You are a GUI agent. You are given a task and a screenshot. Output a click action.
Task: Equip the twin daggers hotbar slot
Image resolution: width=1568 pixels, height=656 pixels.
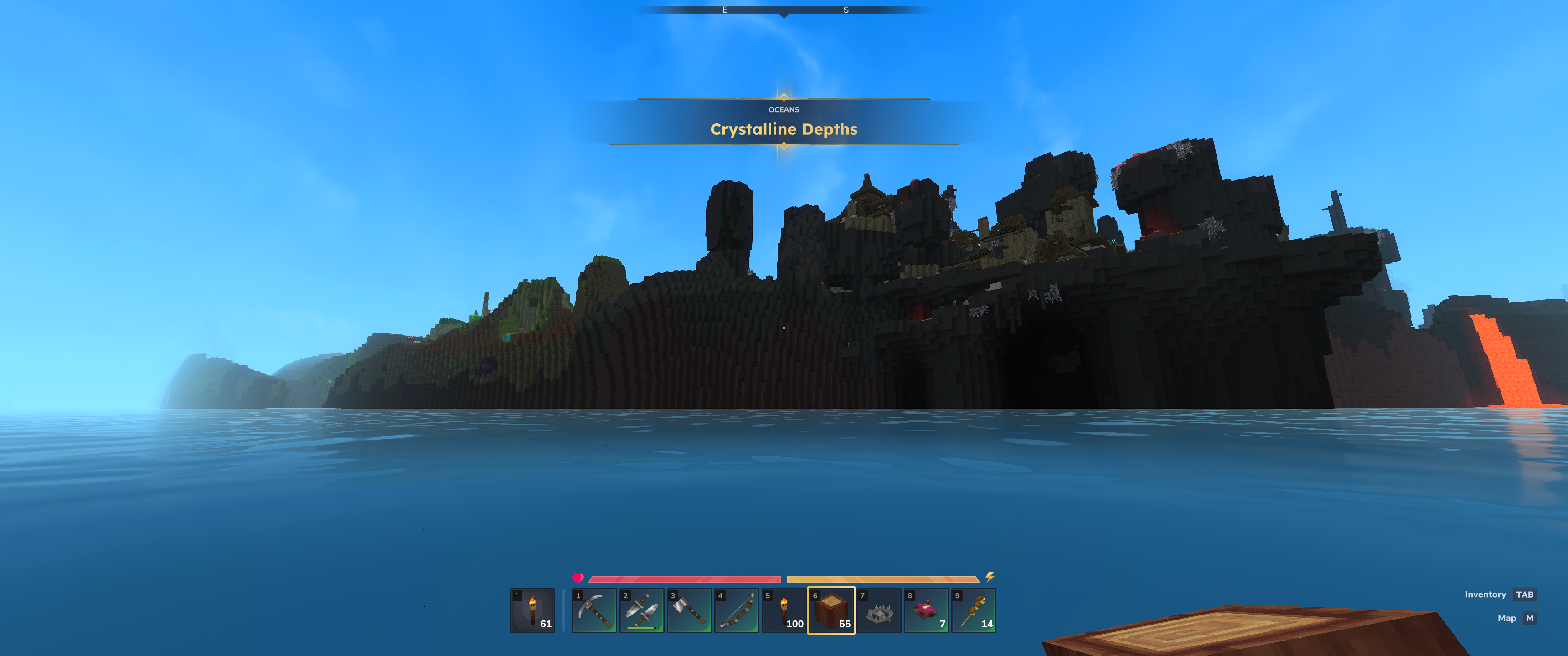(642, 610)
